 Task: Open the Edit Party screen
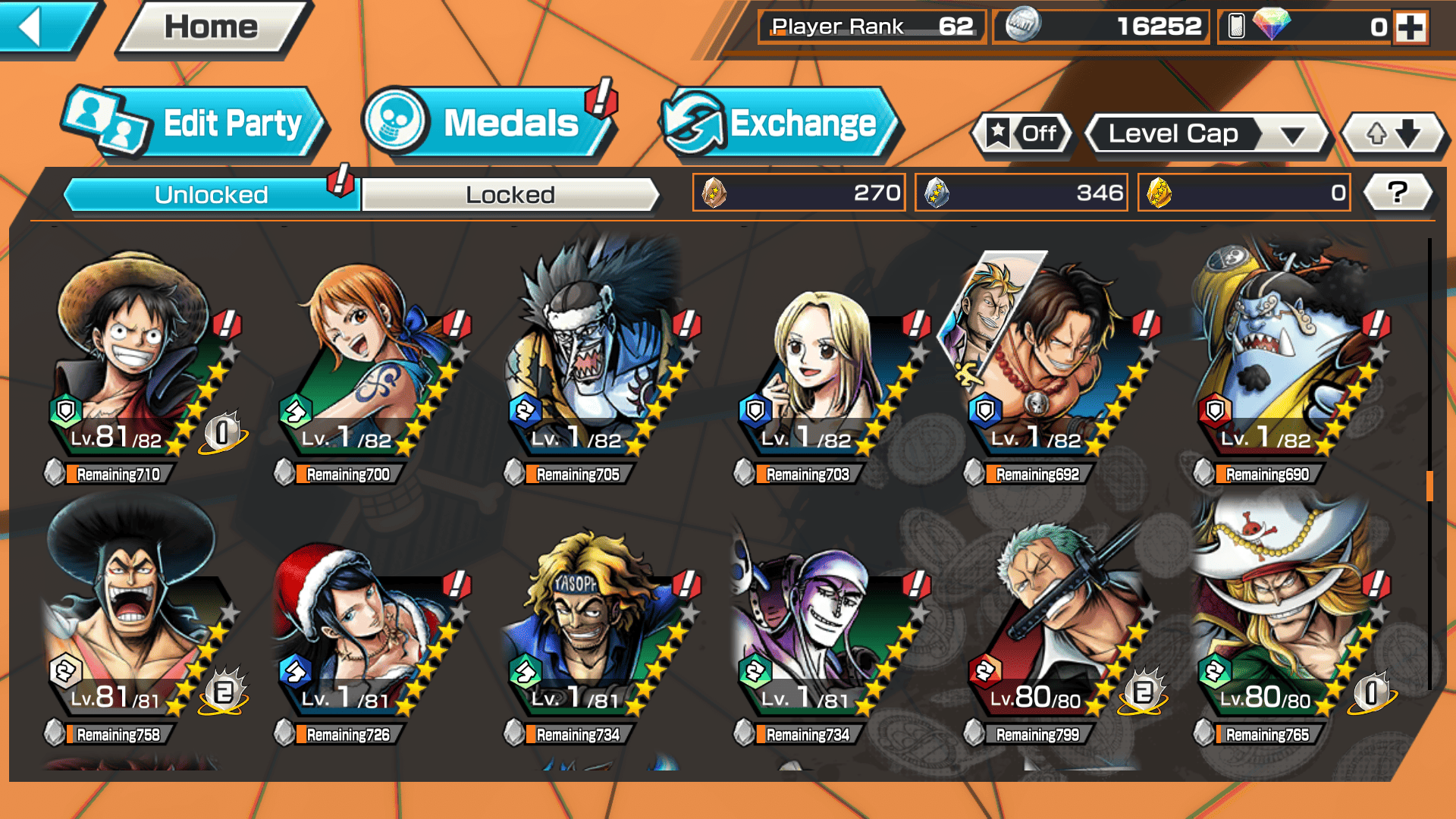[x=196, y=123]
